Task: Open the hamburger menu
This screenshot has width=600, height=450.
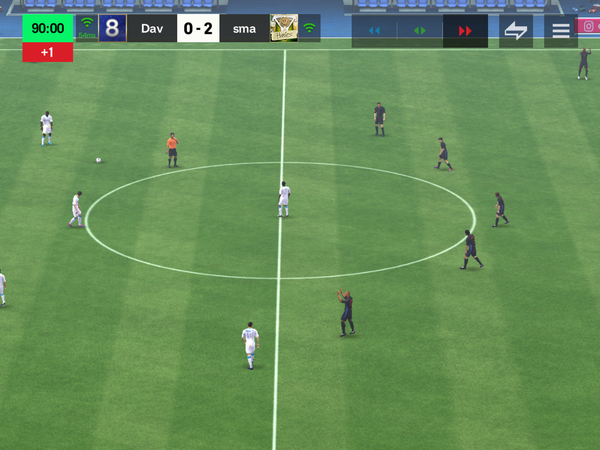Action: click(x=561, y=30)
